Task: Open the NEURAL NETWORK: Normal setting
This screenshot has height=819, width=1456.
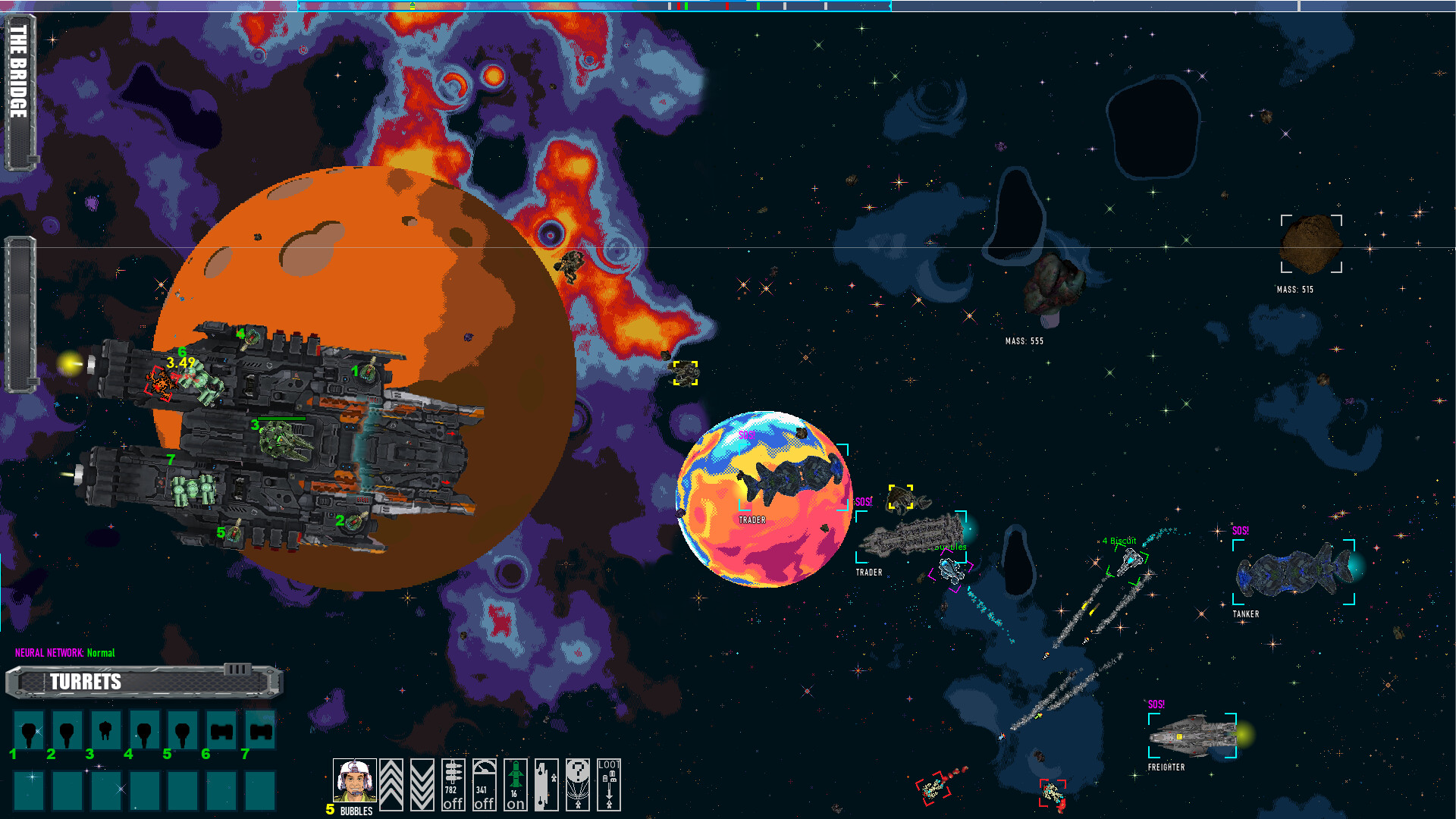Action: (64, 651)
